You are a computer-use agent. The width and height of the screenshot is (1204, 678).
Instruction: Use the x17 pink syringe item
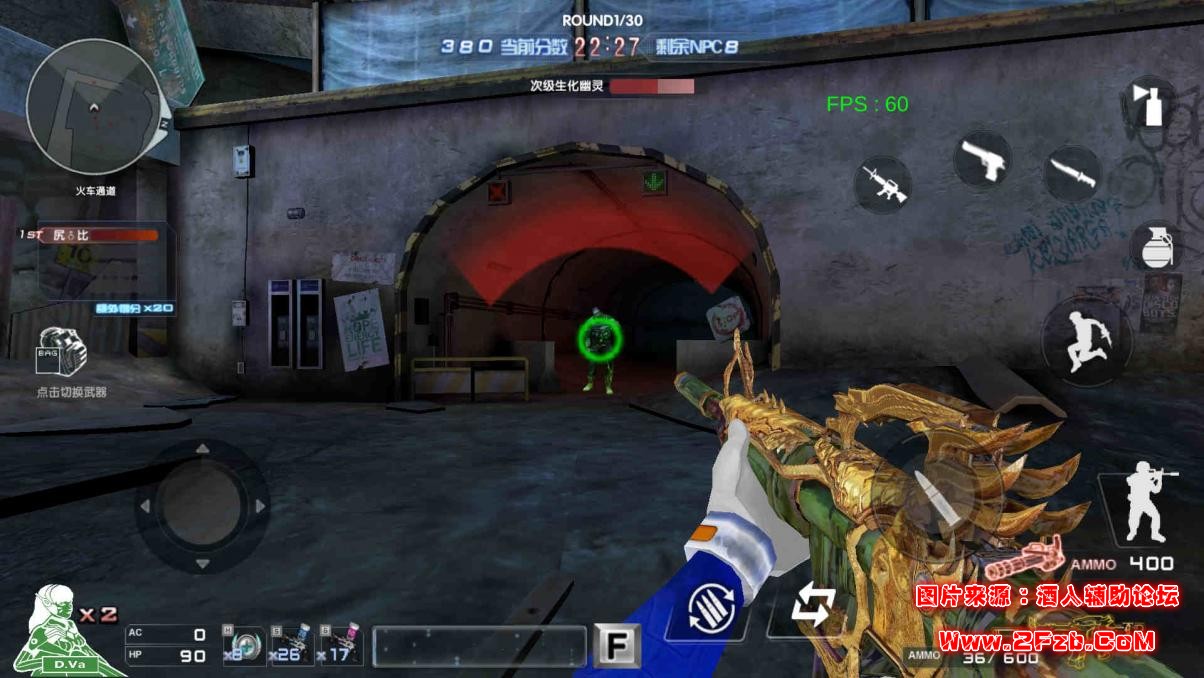tap(339, 646)
